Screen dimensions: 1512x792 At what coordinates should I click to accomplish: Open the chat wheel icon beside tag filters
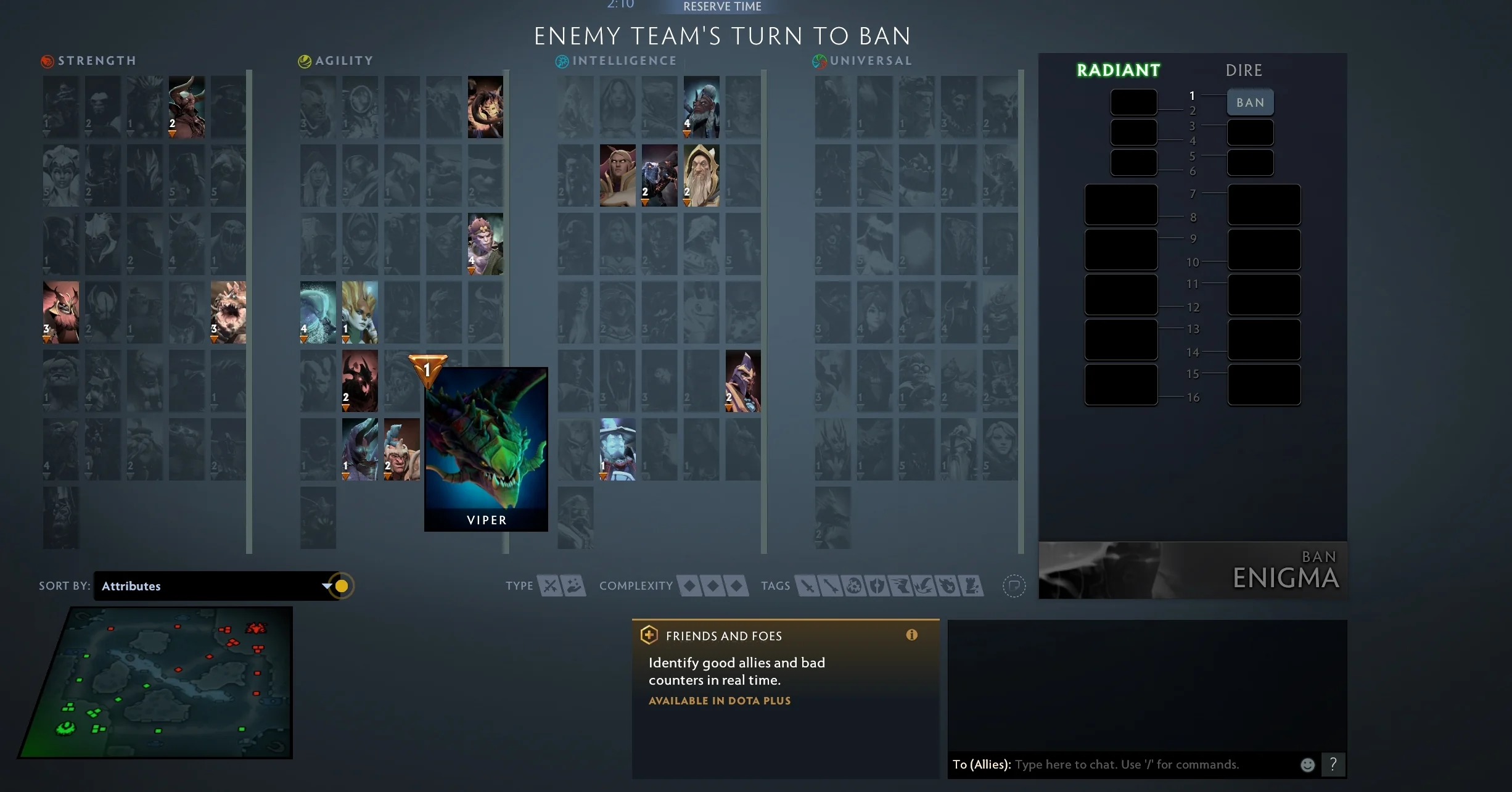1014,586
